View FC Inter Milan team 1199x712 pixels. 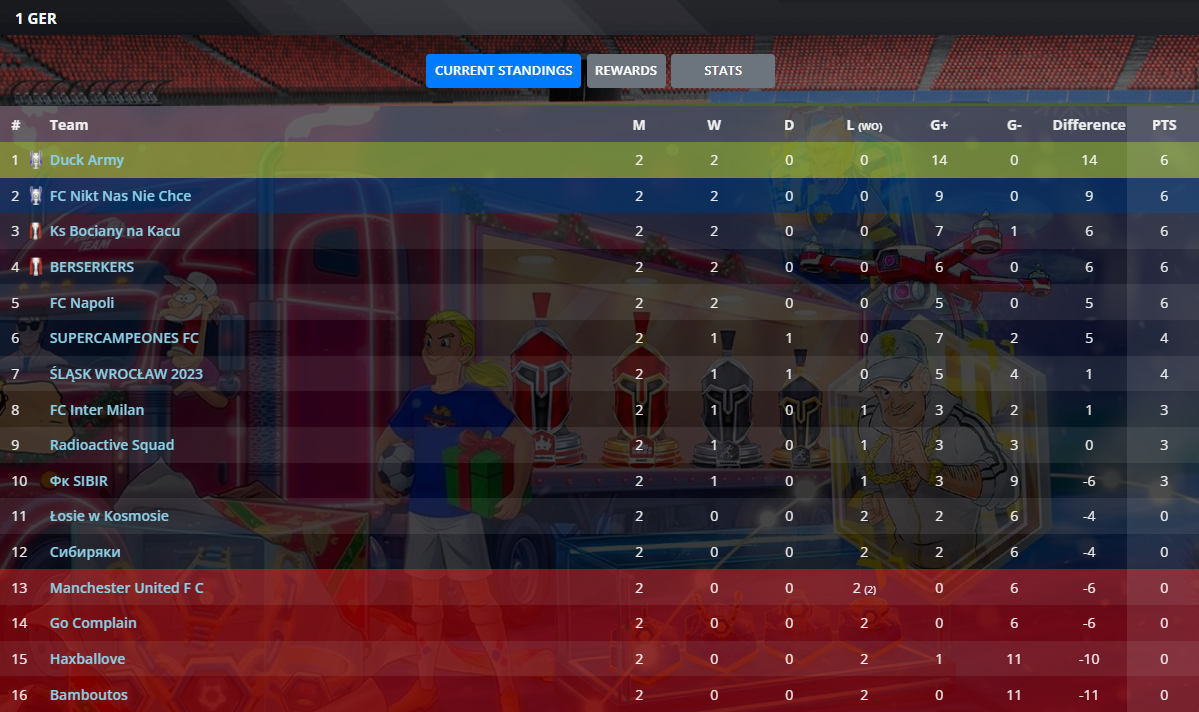coord(97,410)
